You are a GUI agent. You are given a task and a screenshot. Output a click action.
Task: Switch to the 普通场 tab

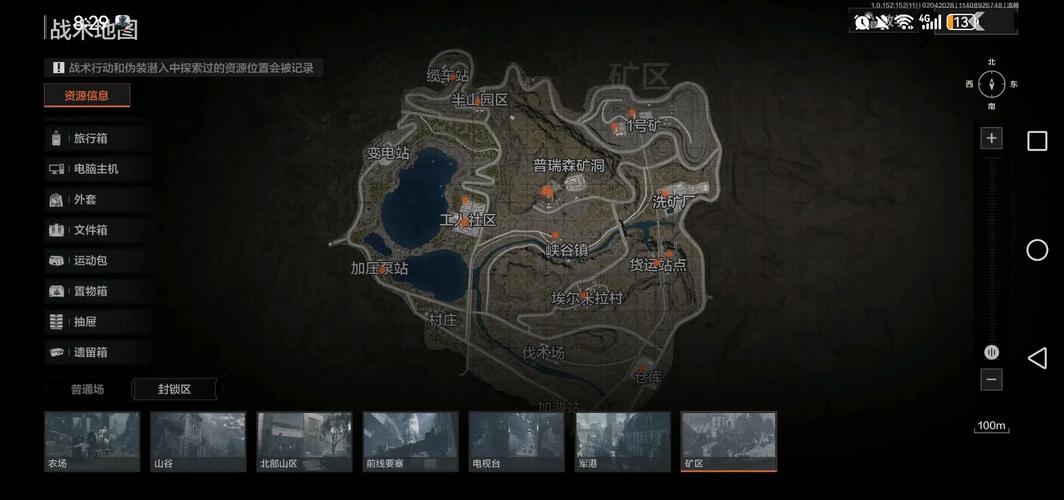(x=87, y=389)
